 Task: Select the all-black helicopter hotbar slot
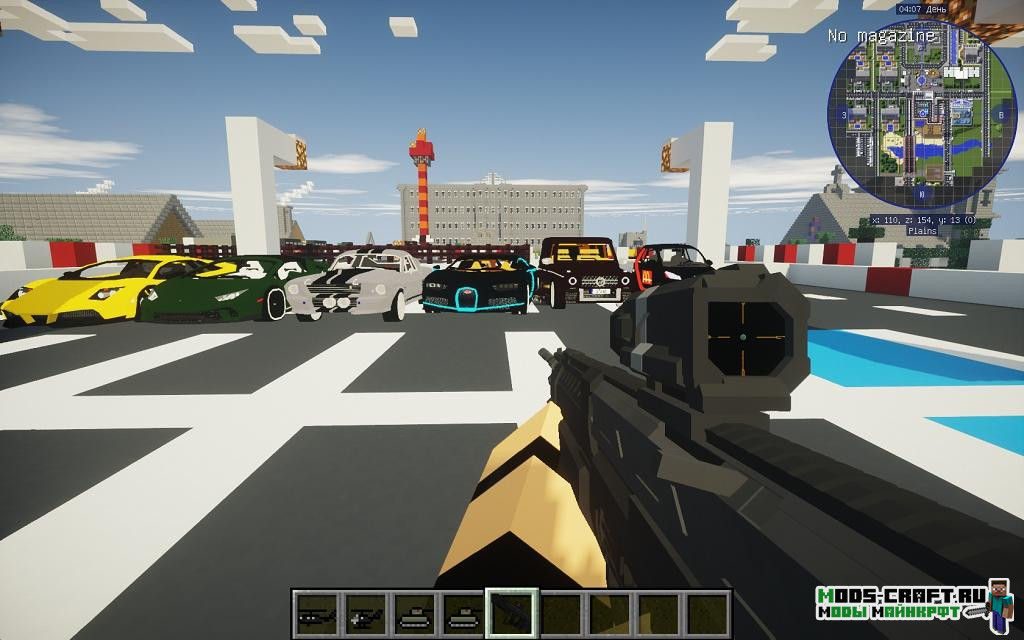(316, 612)
